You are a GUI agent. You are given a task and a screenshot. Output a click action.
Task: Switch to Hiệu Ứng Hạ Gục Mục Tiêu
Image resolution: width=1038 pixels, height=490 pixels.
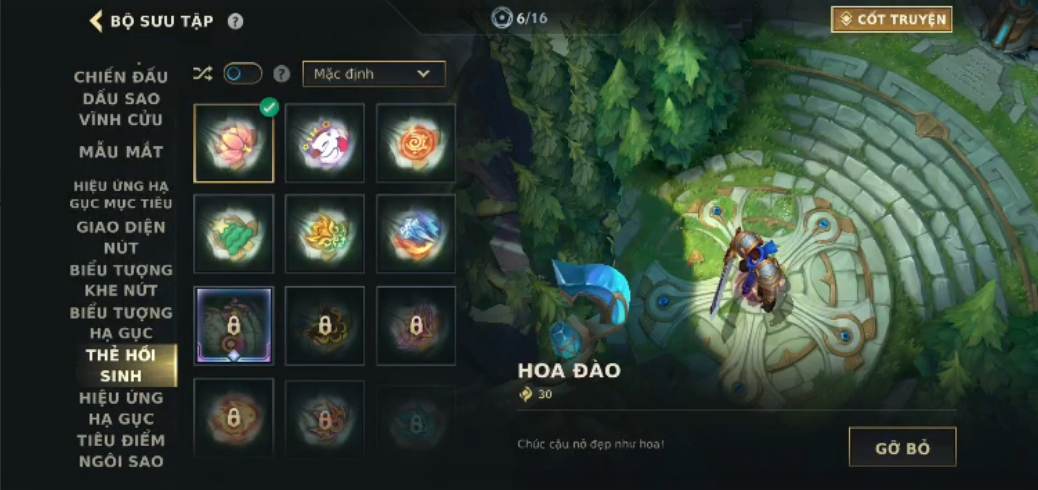121,194
